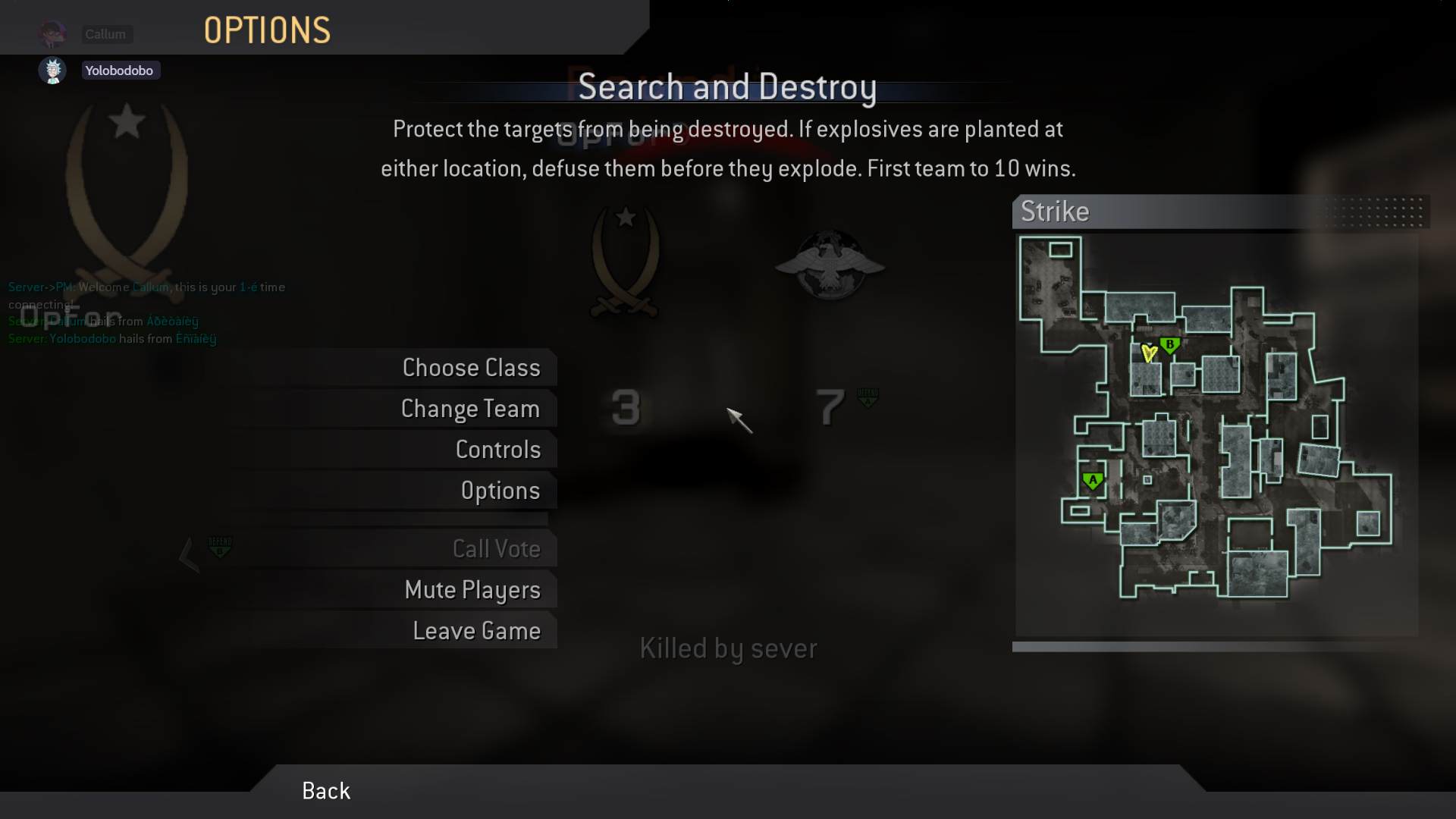Screen dimensions: 1456x819
Task: Click Callum's player avatar icon
Action: coord(52,34)
